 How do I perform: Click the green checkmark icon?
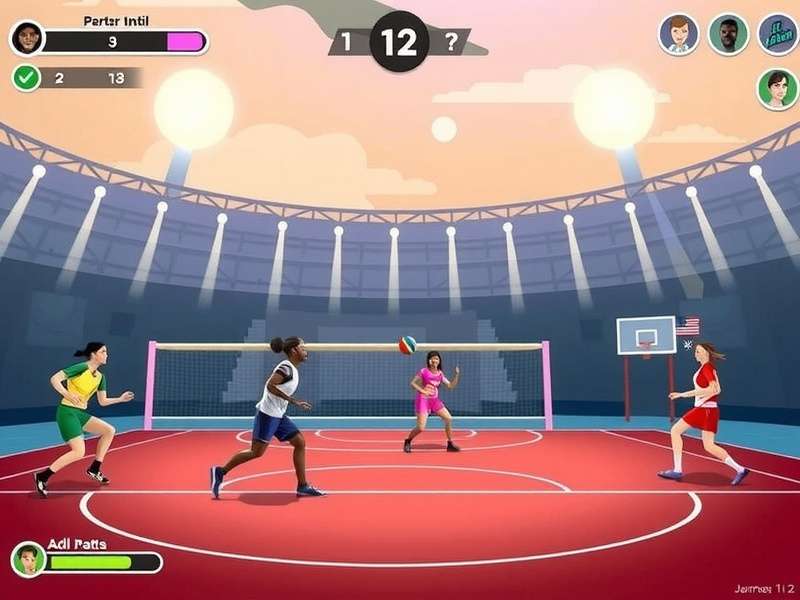tap(27, 77)
